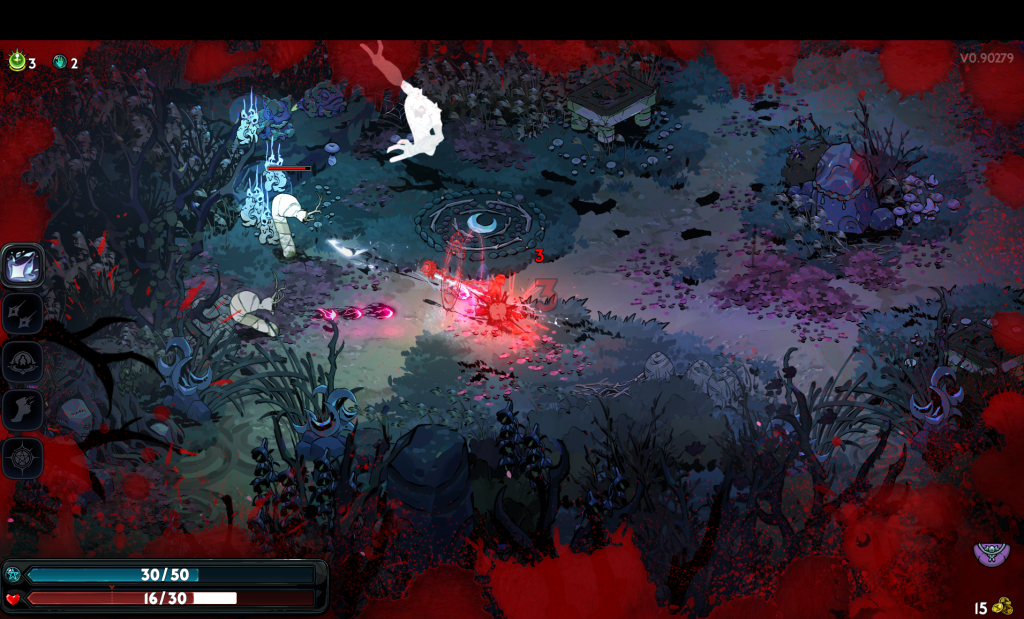Select the glowing crystal attack boon slot
The width and height of the screenshot is (1024, 619).
click(x=22, y=266)
